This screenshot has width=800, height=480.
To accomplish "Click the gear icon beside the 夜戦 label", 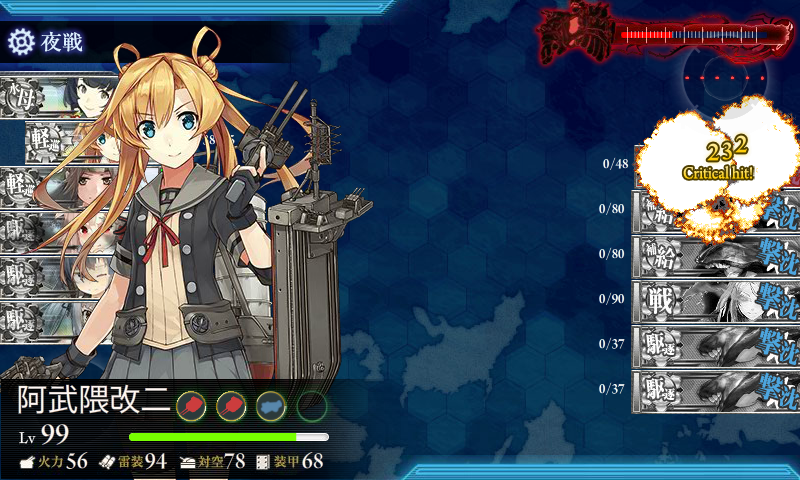I will click(20, 42).
